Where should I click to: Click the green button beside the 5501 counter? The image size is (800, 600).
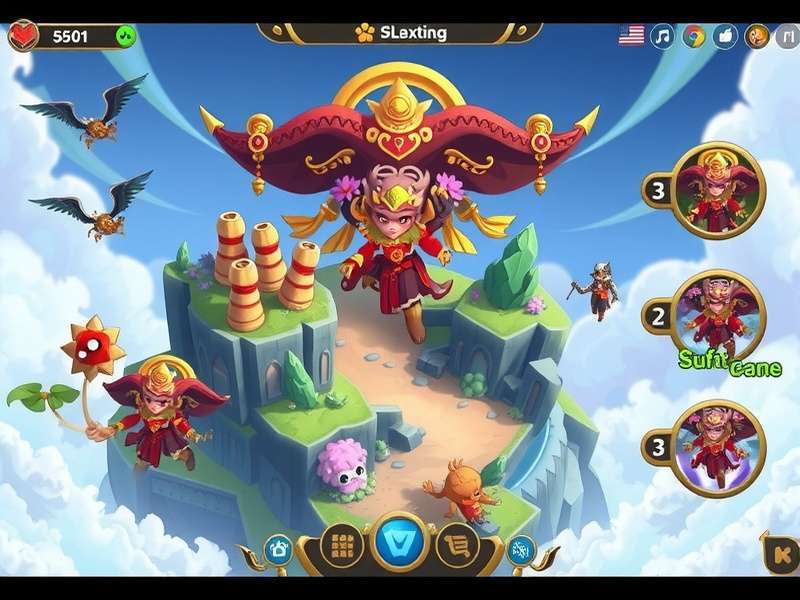click(x=125, y=36)
